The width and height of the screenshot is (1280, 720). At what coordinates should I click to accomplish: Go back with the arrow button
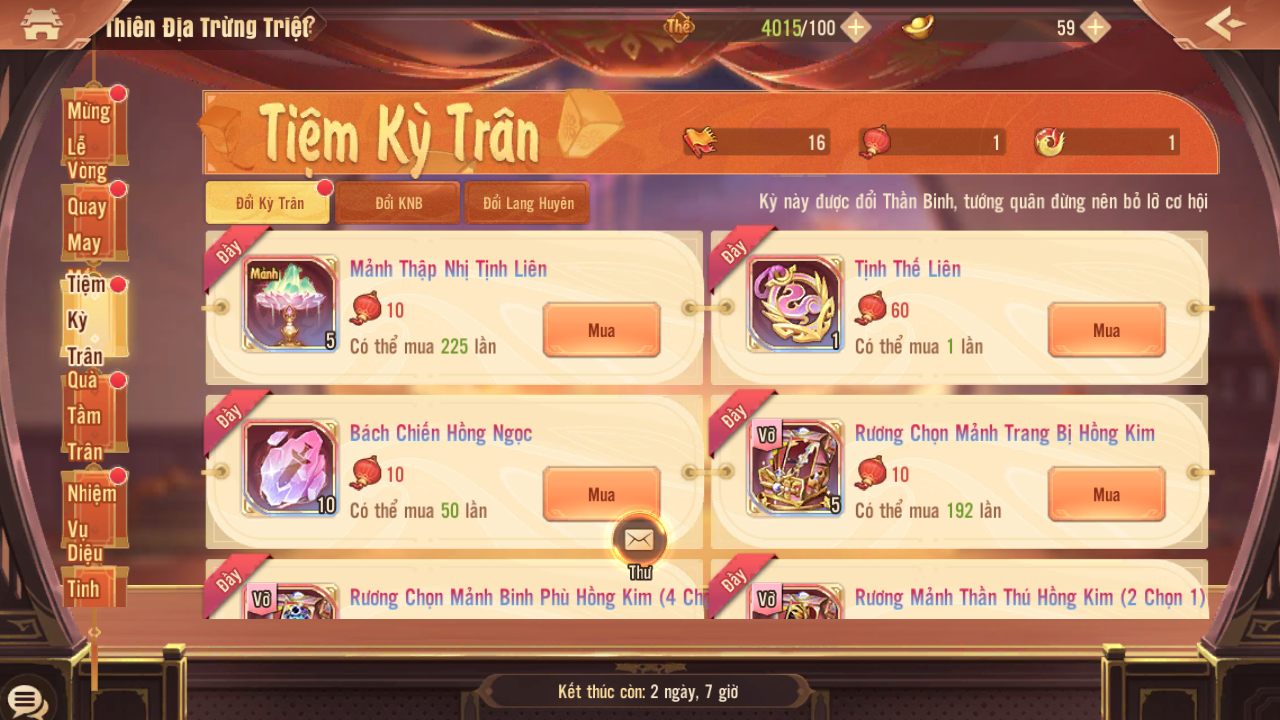pos(1224,24)
